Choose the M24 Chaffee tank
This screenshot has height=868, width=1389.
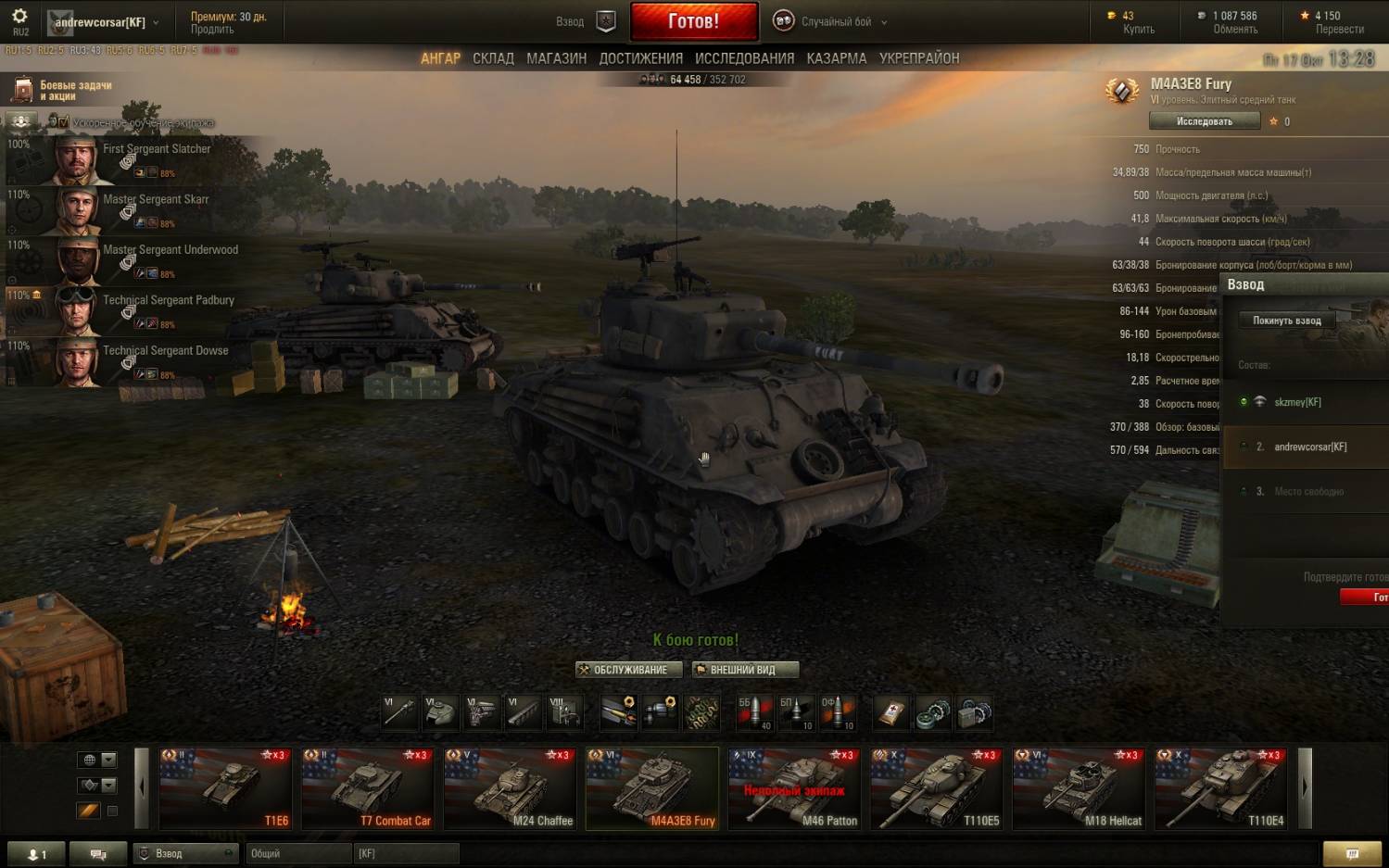tap(510, 788)
